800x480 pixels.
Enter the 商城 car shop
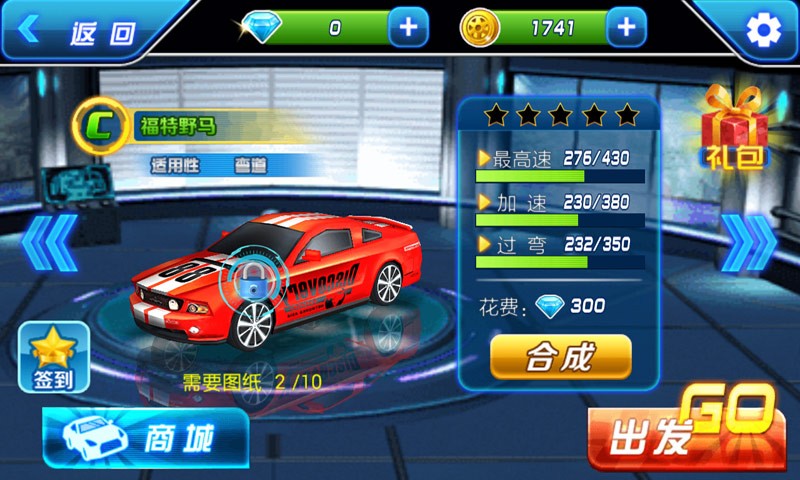146,438
